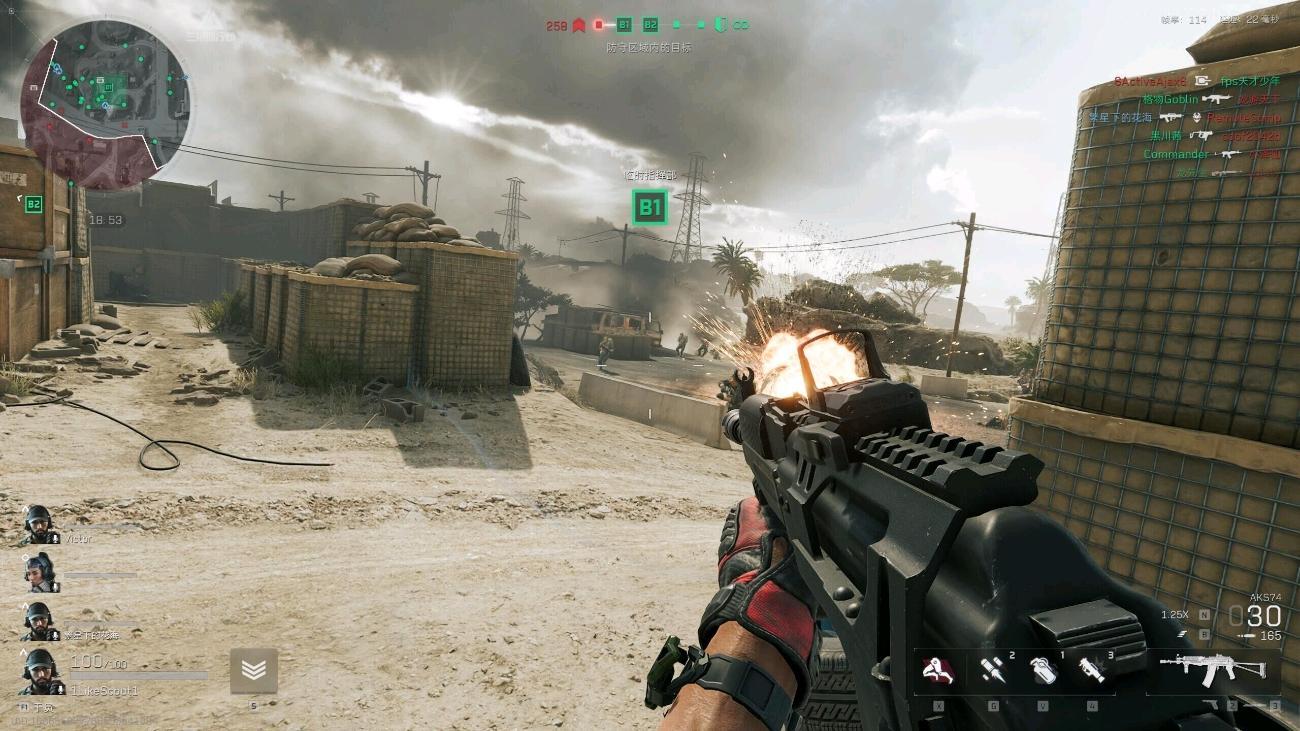The width and height of the screenshot is (1300, 731).
Task: Click the Commander kill feed entry
Action: coord(1176,154)
